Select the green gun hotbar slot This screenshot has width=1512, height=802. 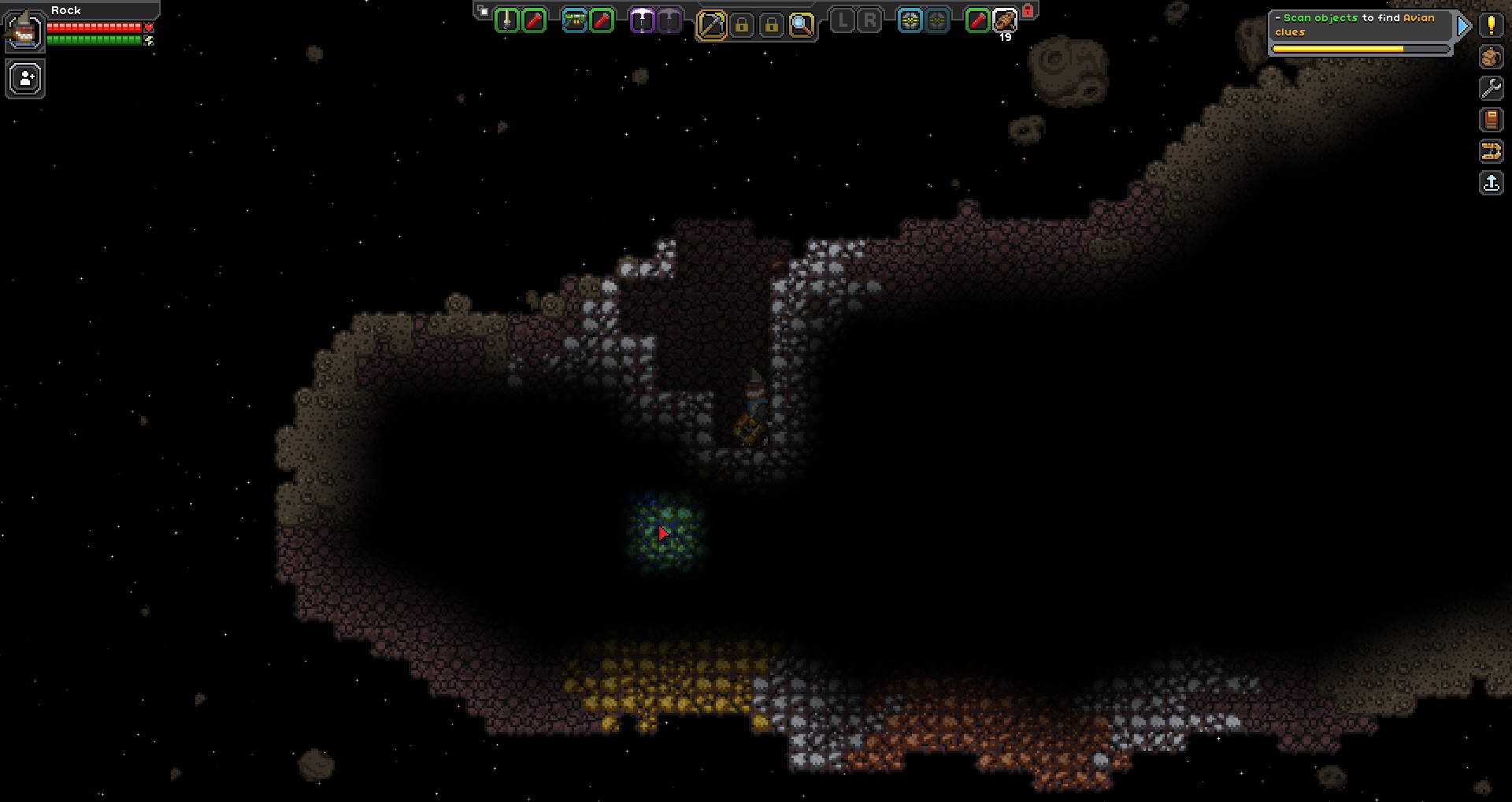click(575, 21)
